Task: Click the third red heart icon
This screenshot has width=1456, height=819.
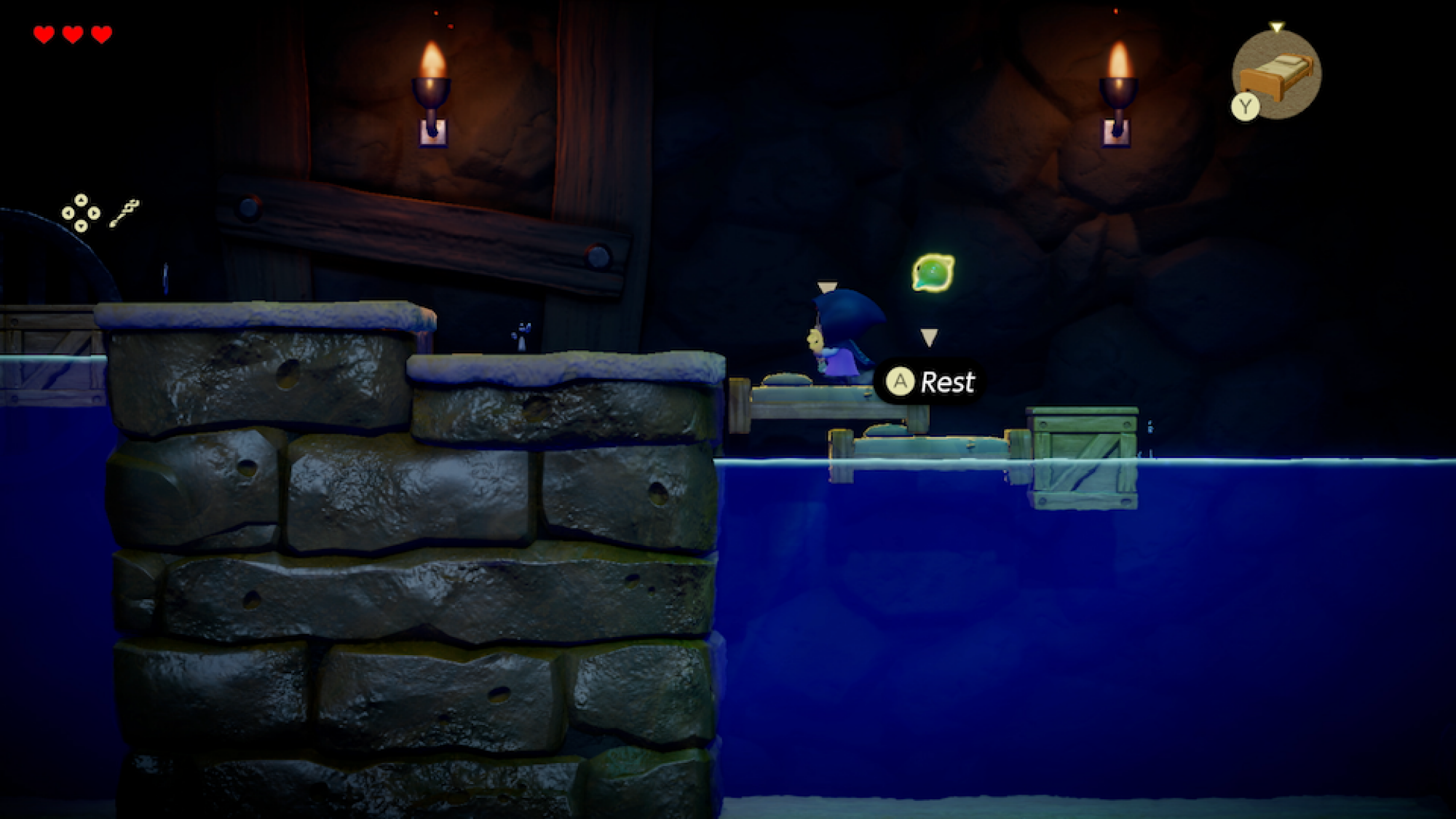Action: [102, 33]
